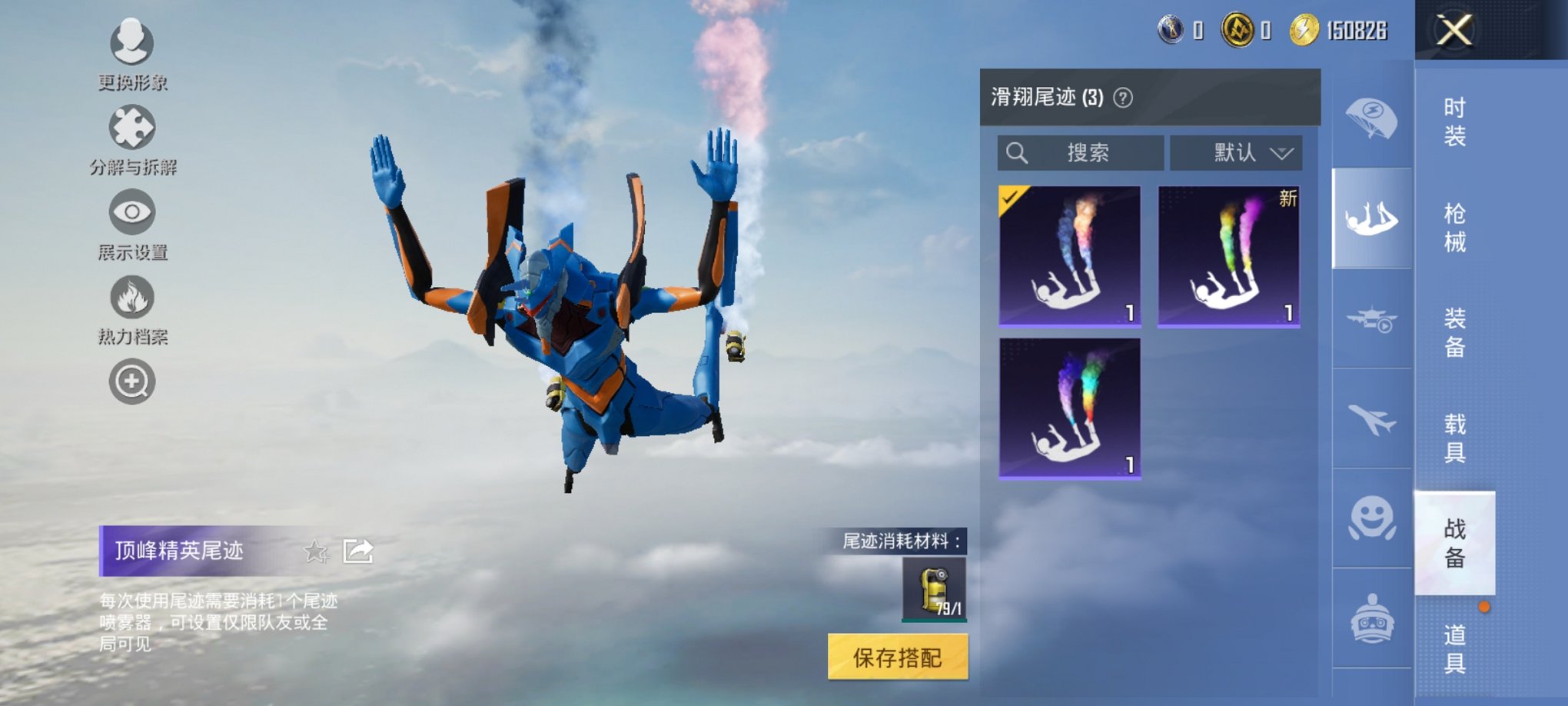Open the 默认 sorting dropdown
The image size is (1568, 706).
coord(1235,152)
